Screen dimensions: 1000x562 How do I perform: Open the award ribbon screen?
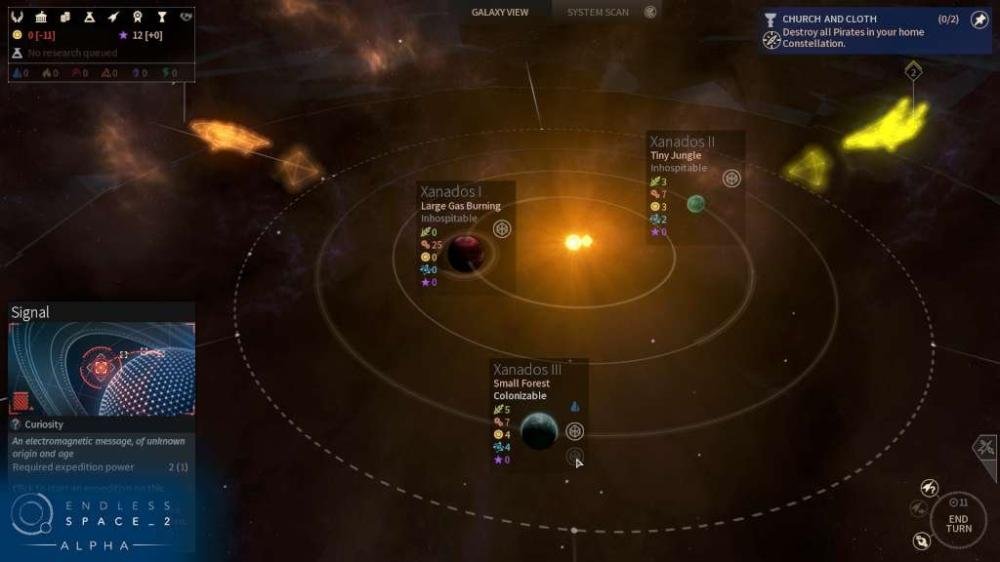click(x=137, y=17)
